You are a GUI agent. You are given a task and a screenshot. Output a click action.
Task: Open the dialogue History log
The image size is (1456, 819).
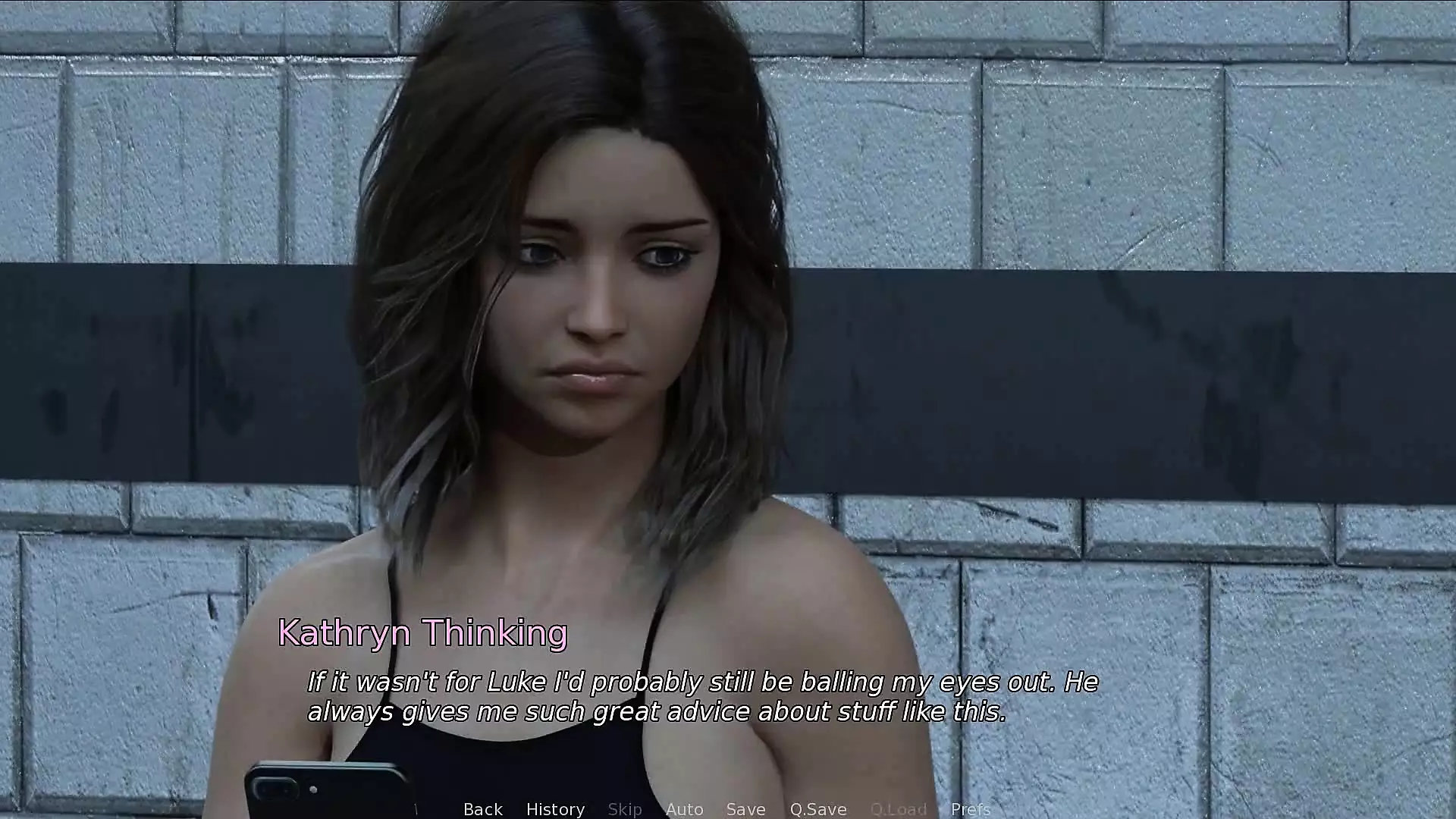click(555, 809)
